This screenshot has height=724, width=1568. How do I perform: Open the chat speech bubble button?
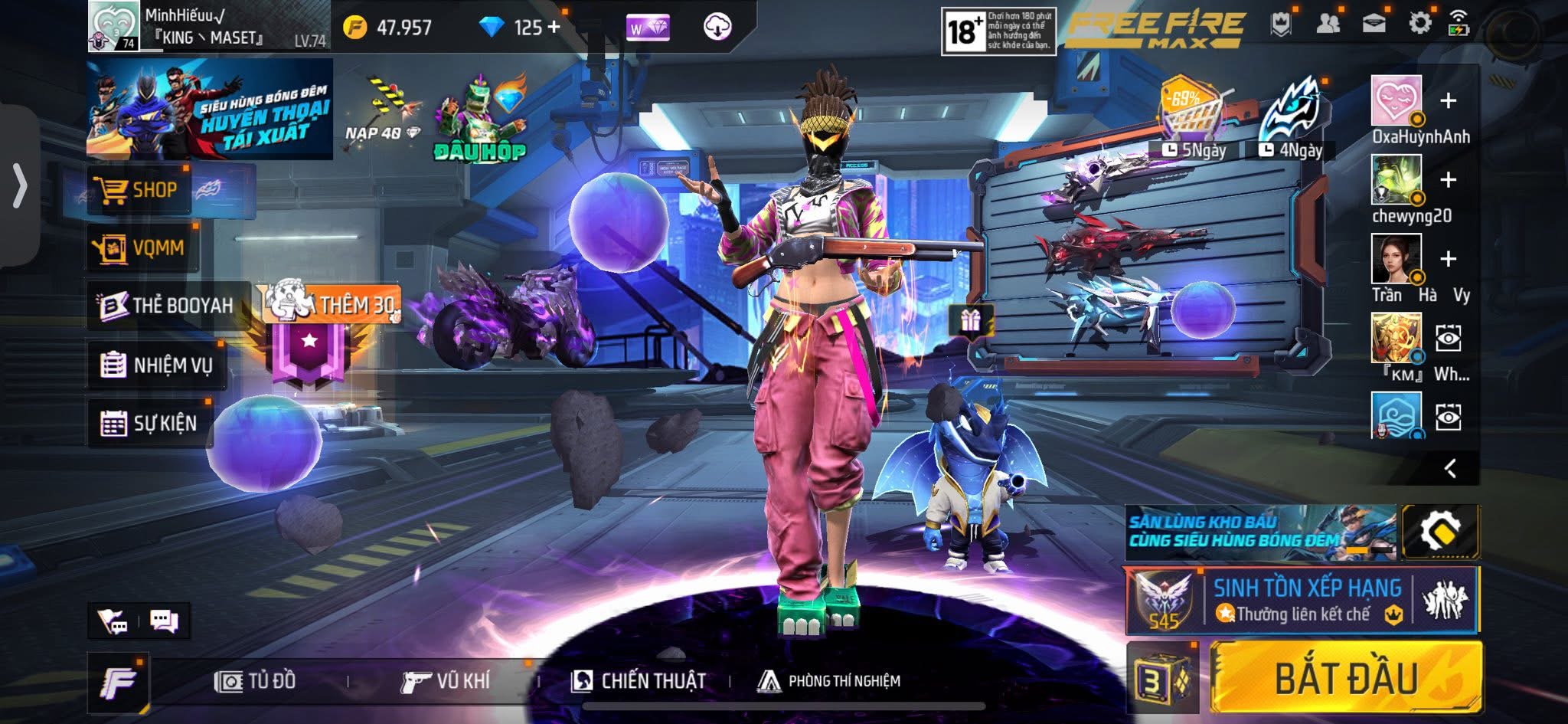pos(164,621)
